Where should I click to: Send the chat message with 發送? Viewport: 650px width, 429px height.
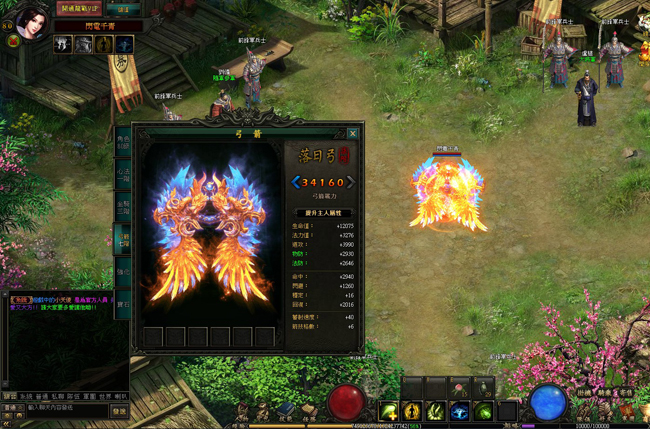coord(119,410)
